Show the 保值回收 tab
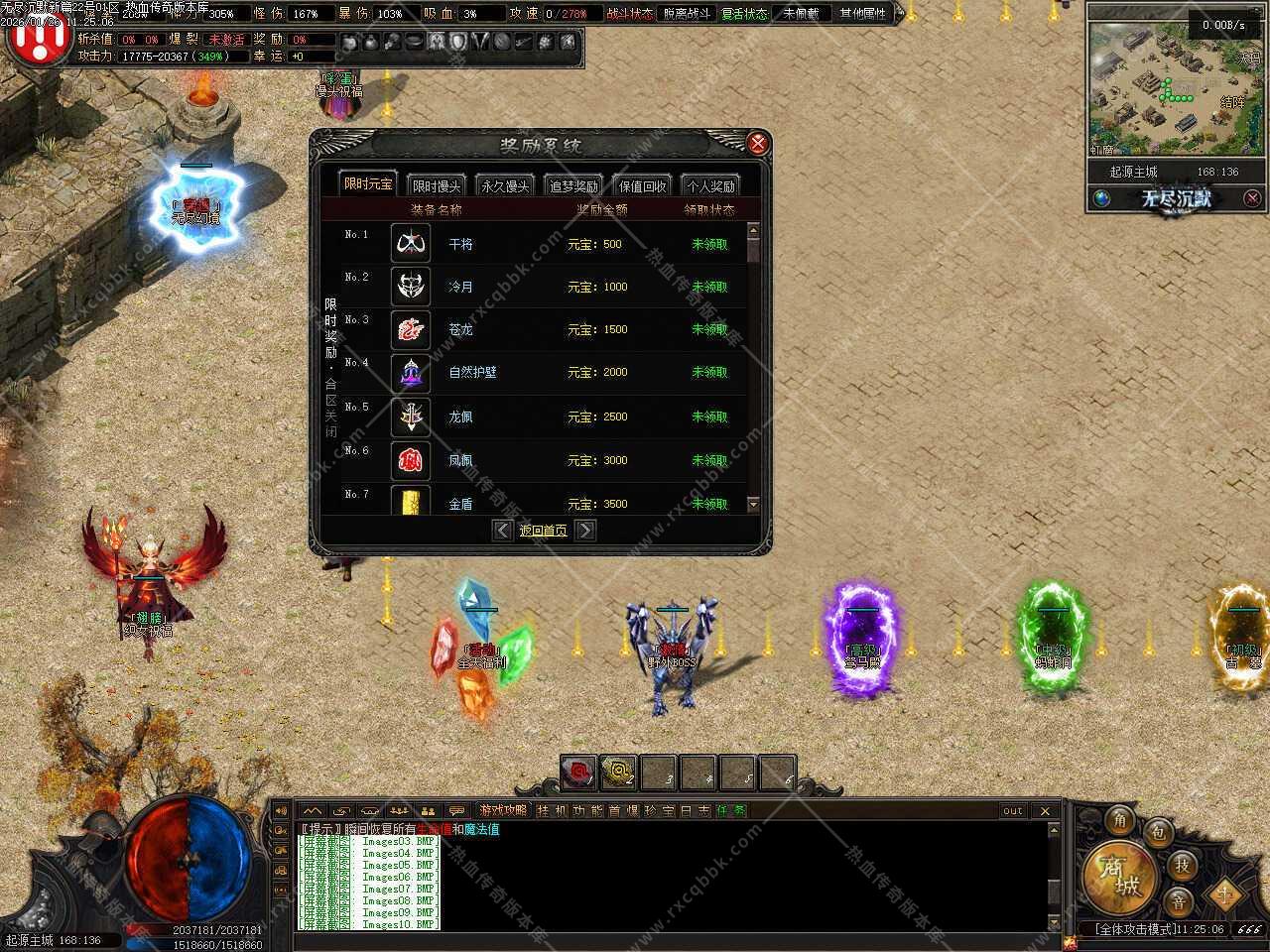This screenshot has width=1270, height=952. pyautogui.click(x=643, y=186)
